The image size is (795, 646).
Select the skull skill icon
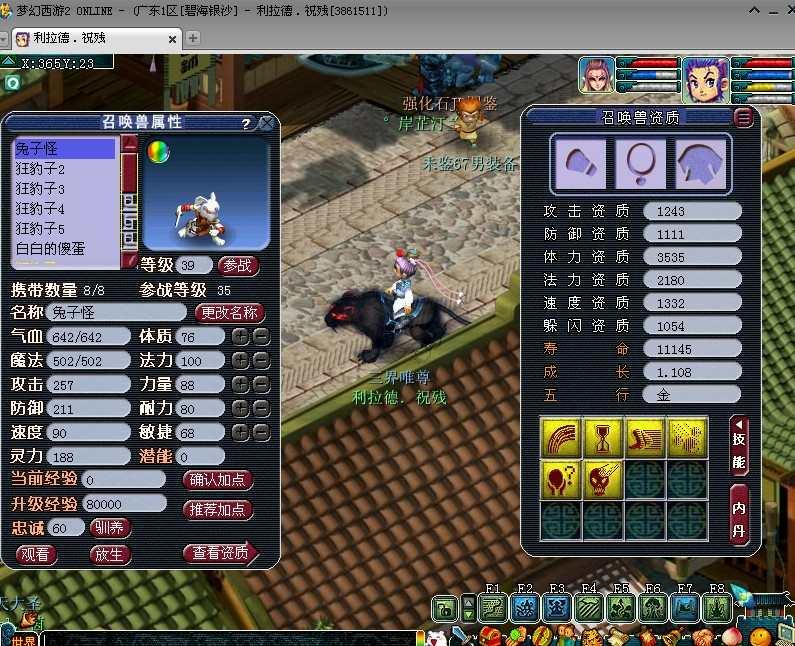(603, 480)
